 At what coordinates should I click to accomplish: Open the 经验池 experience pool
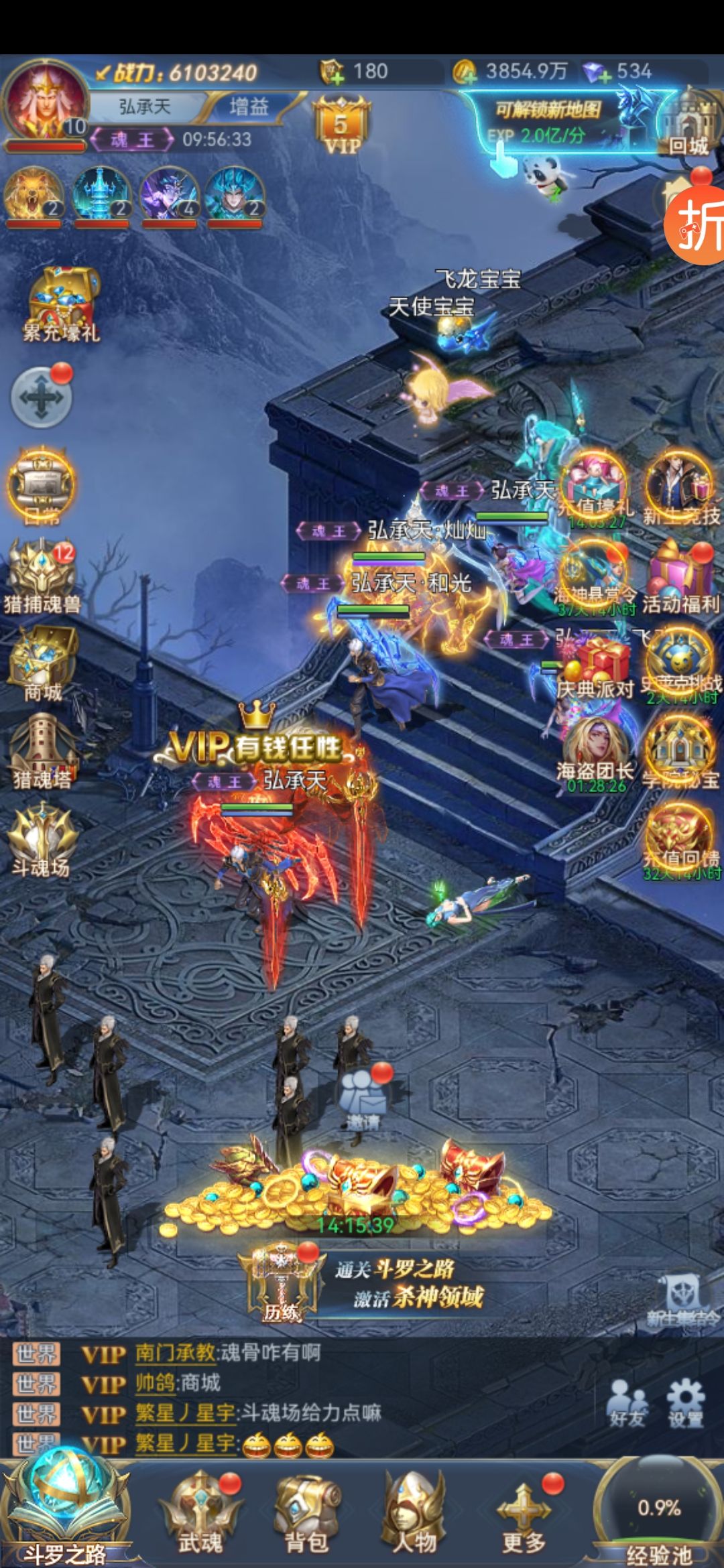[x=658, y=1514]
